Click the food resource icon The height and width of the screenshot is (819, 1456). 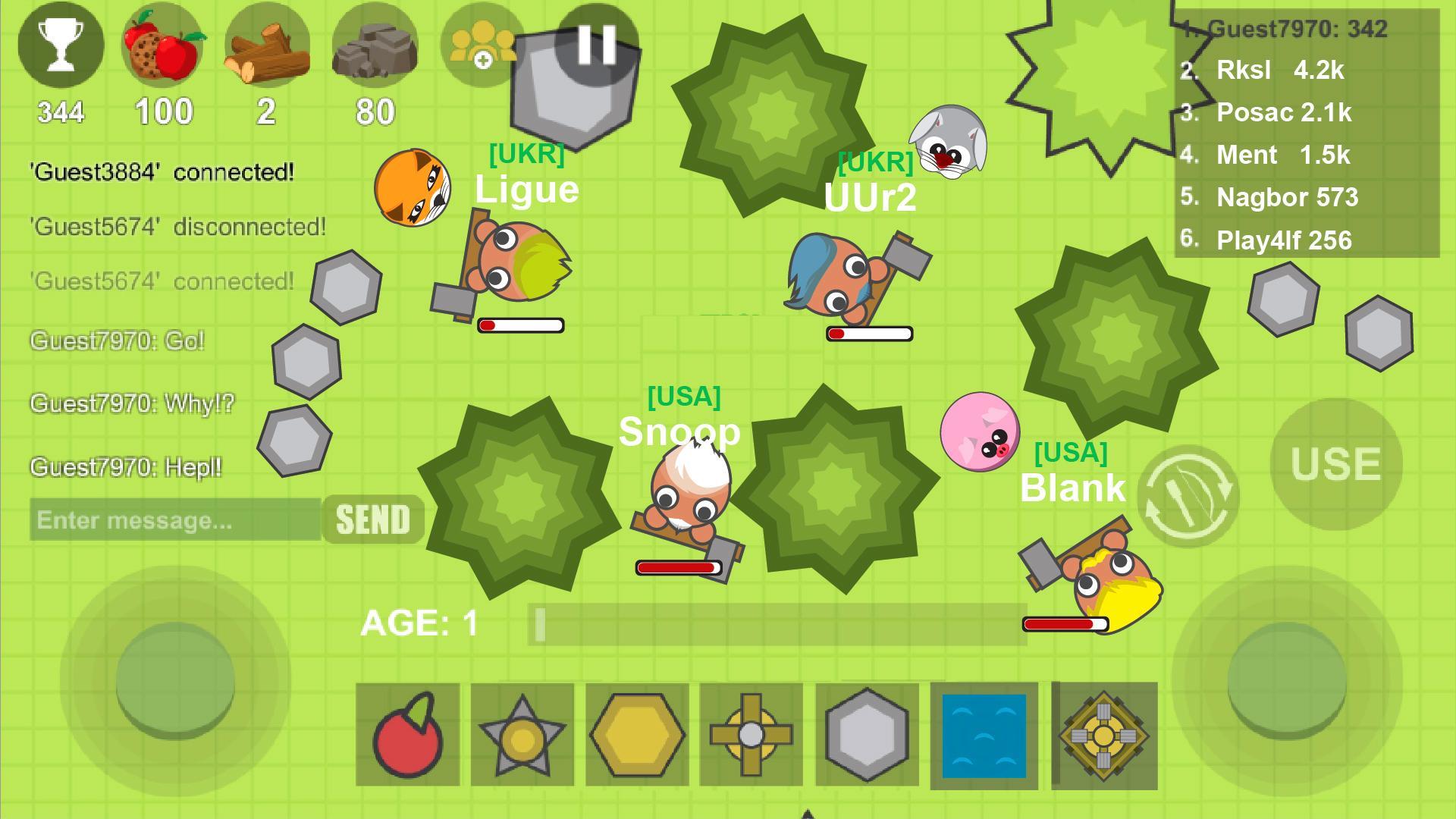click(x=165, y=45)
